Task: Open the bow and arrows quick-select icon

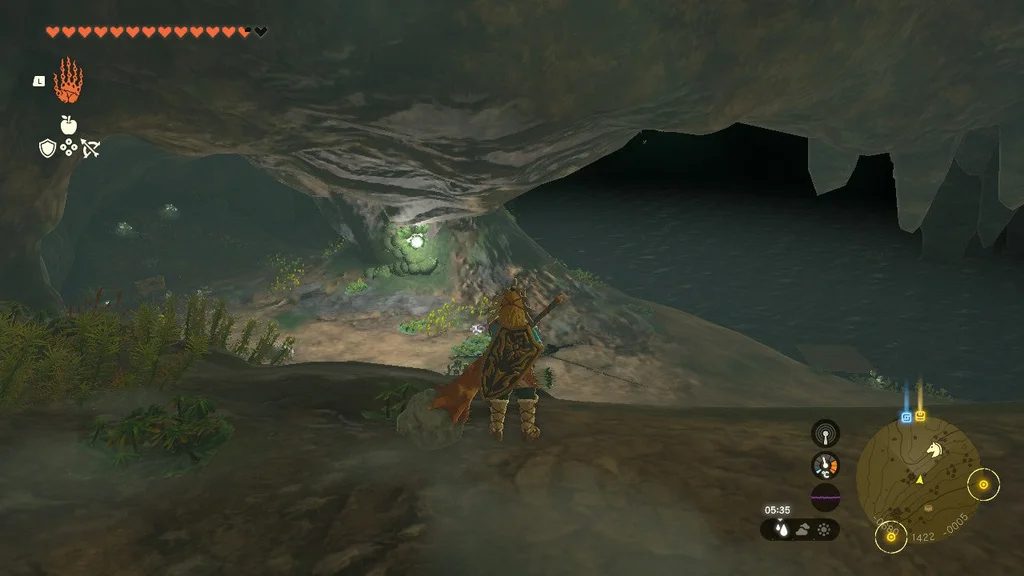Action: (90, 148)
